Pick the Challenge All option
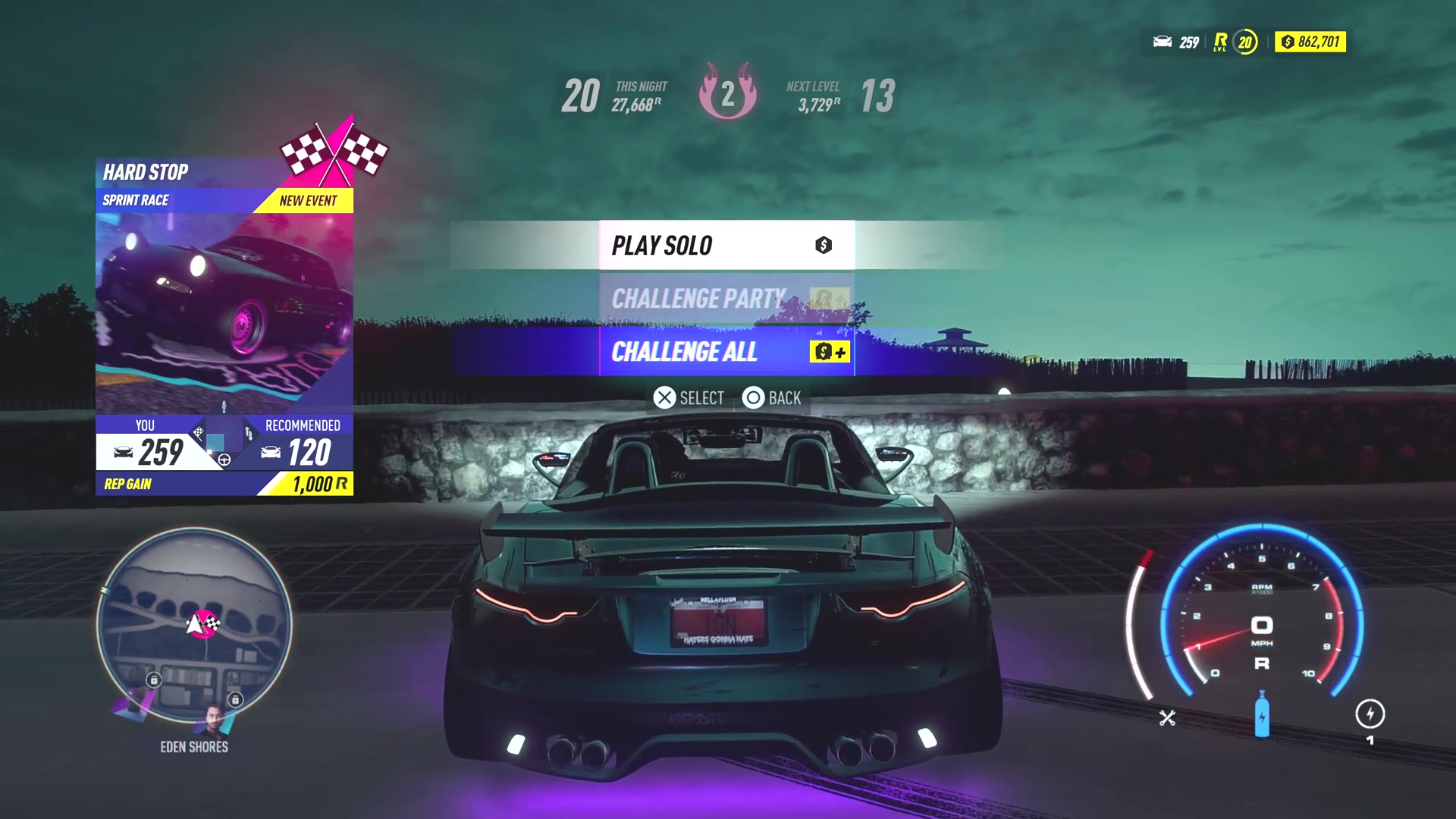The image size is (1456, 819). 726,352
